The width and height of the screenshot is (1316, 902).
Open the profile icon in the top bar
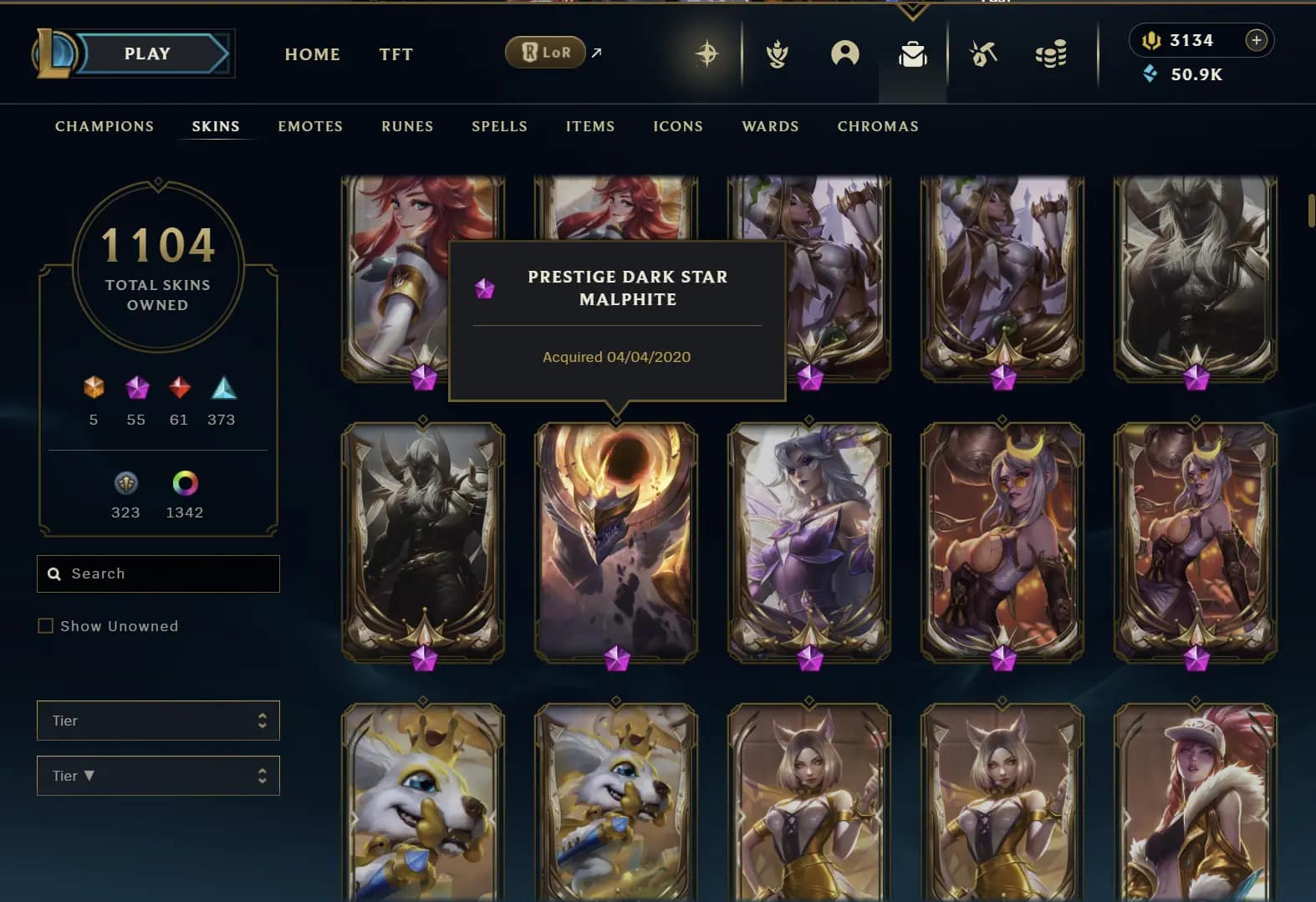844,54
